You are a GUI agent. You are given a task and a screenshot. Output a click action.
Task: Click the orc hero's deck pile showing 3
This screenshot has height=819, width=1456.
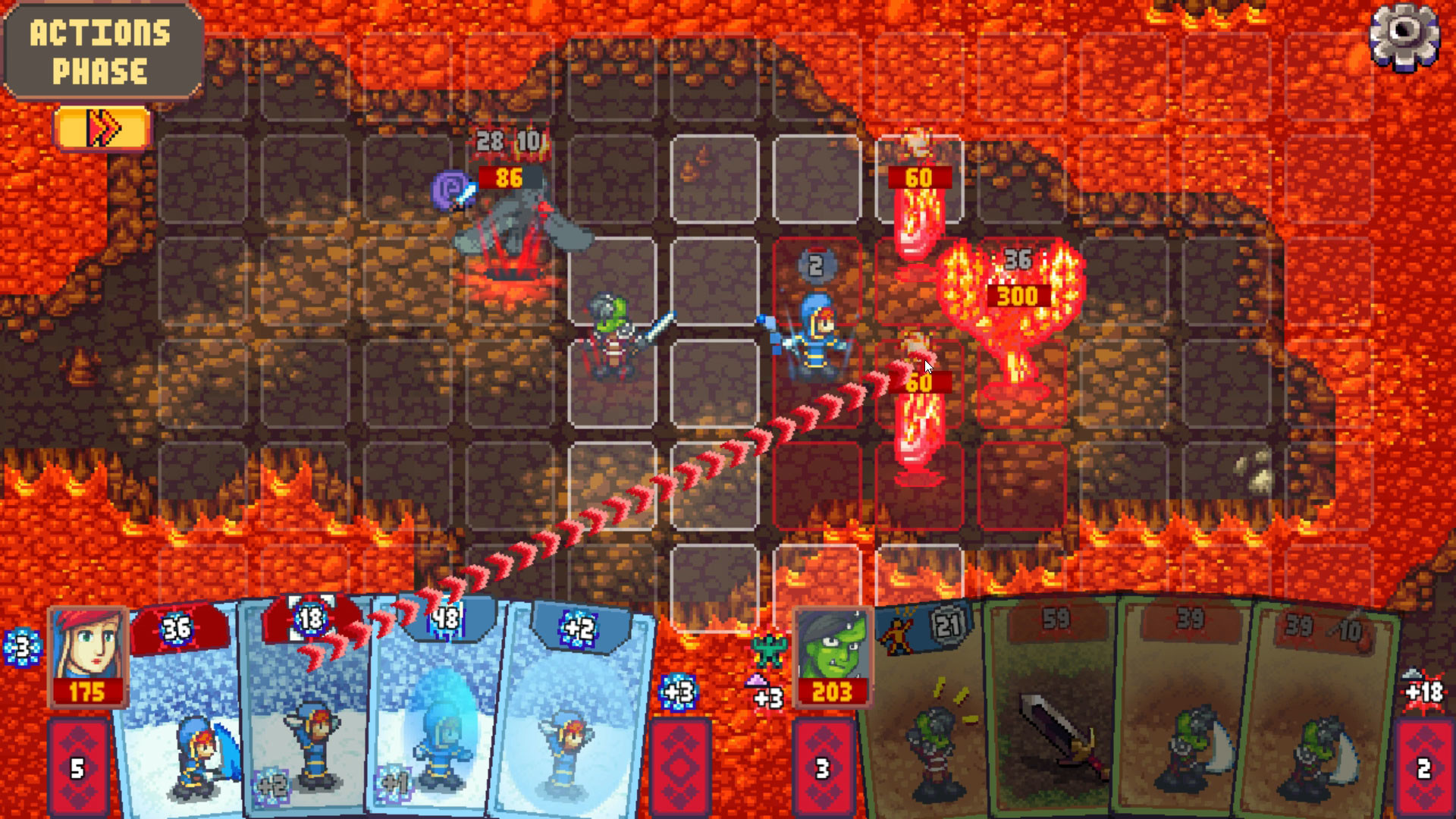click(821, 766)
